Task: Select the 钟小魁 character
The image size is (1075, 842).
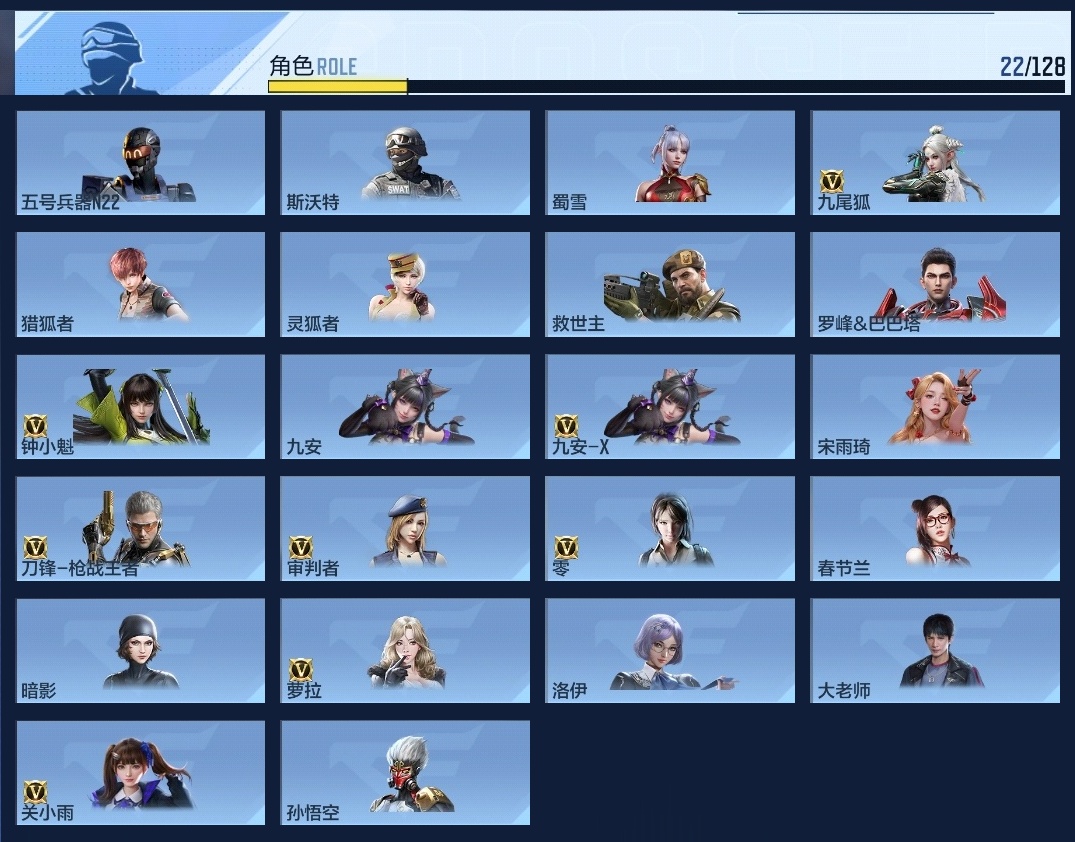Action: point(141,406)
